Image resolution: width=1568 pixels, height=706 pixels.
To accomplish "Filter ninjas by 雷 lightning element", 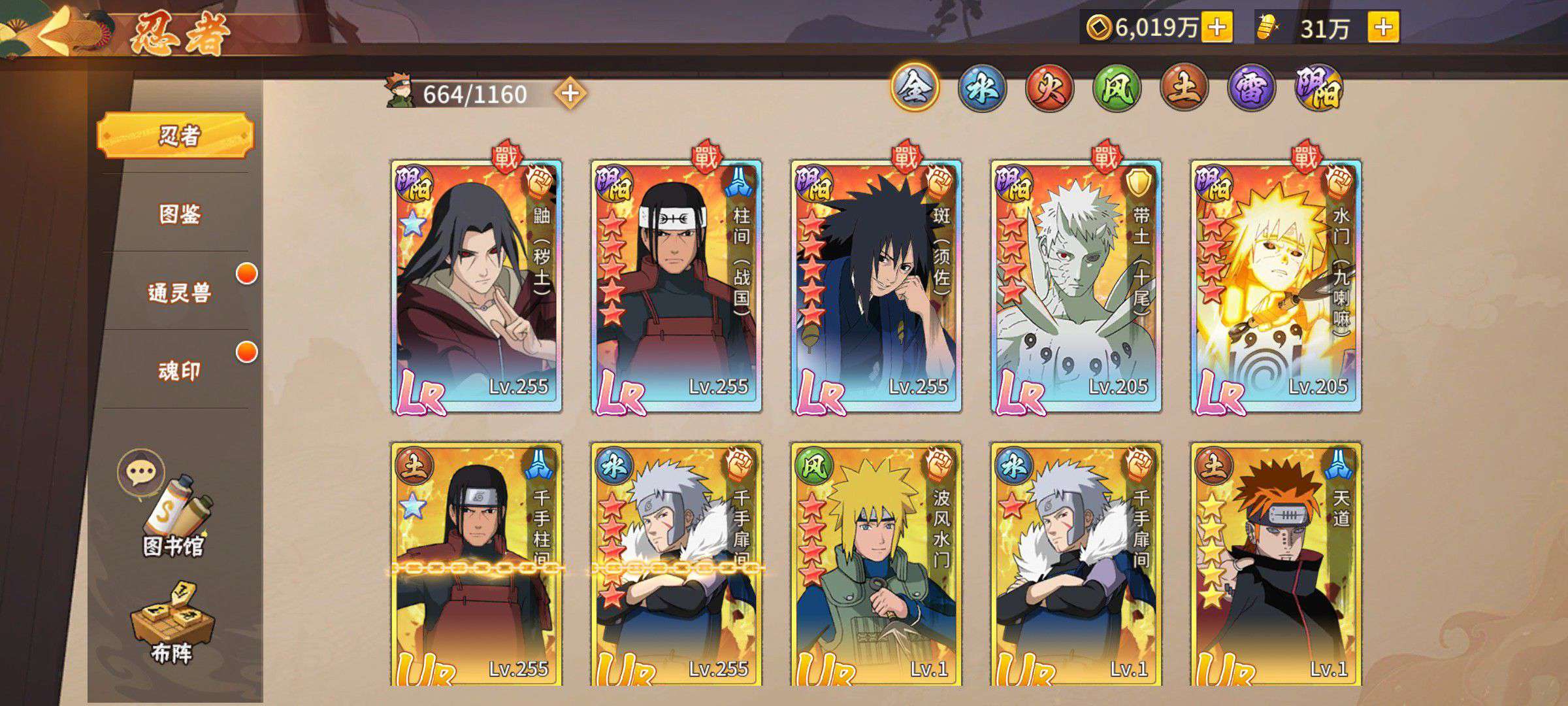I will coord(1251,88).
